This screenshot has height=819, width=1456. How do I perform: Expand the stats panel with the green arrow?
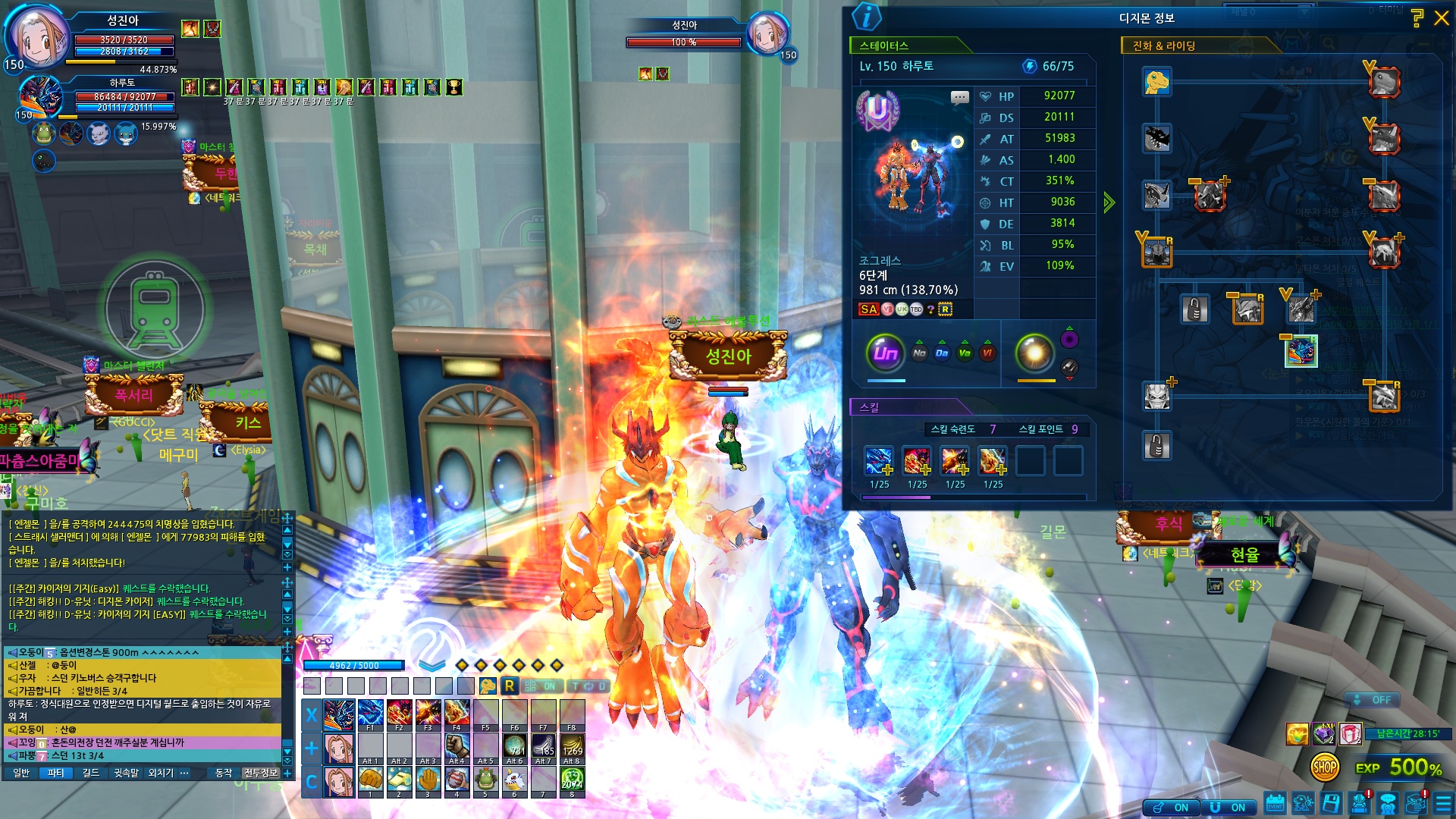point(1109,202)
